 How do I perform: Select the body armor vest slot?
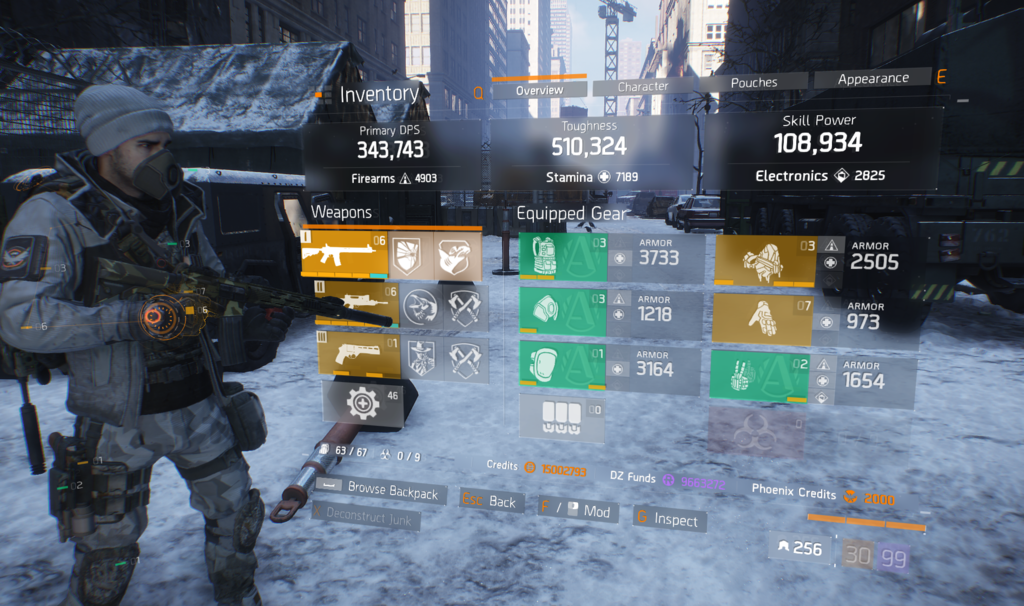[x=563, y=257]
